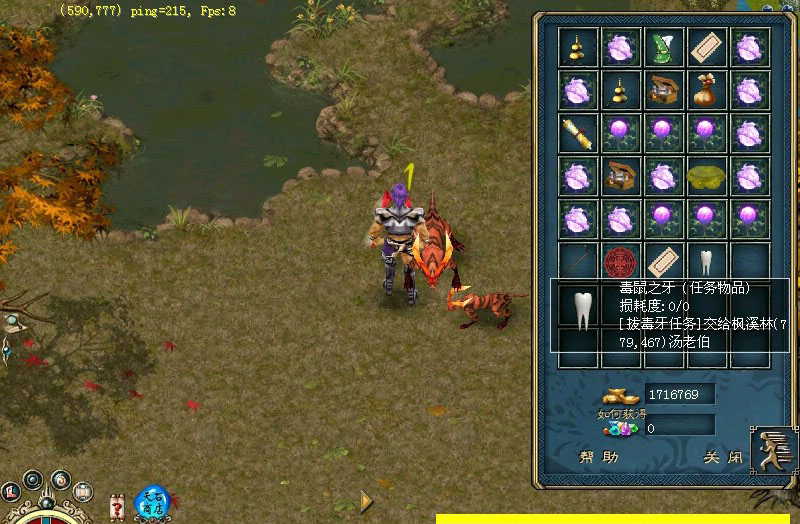The image size is (800, 524).
Task: Open the 帮助 help for the bag
Action: tap(599, 458)
